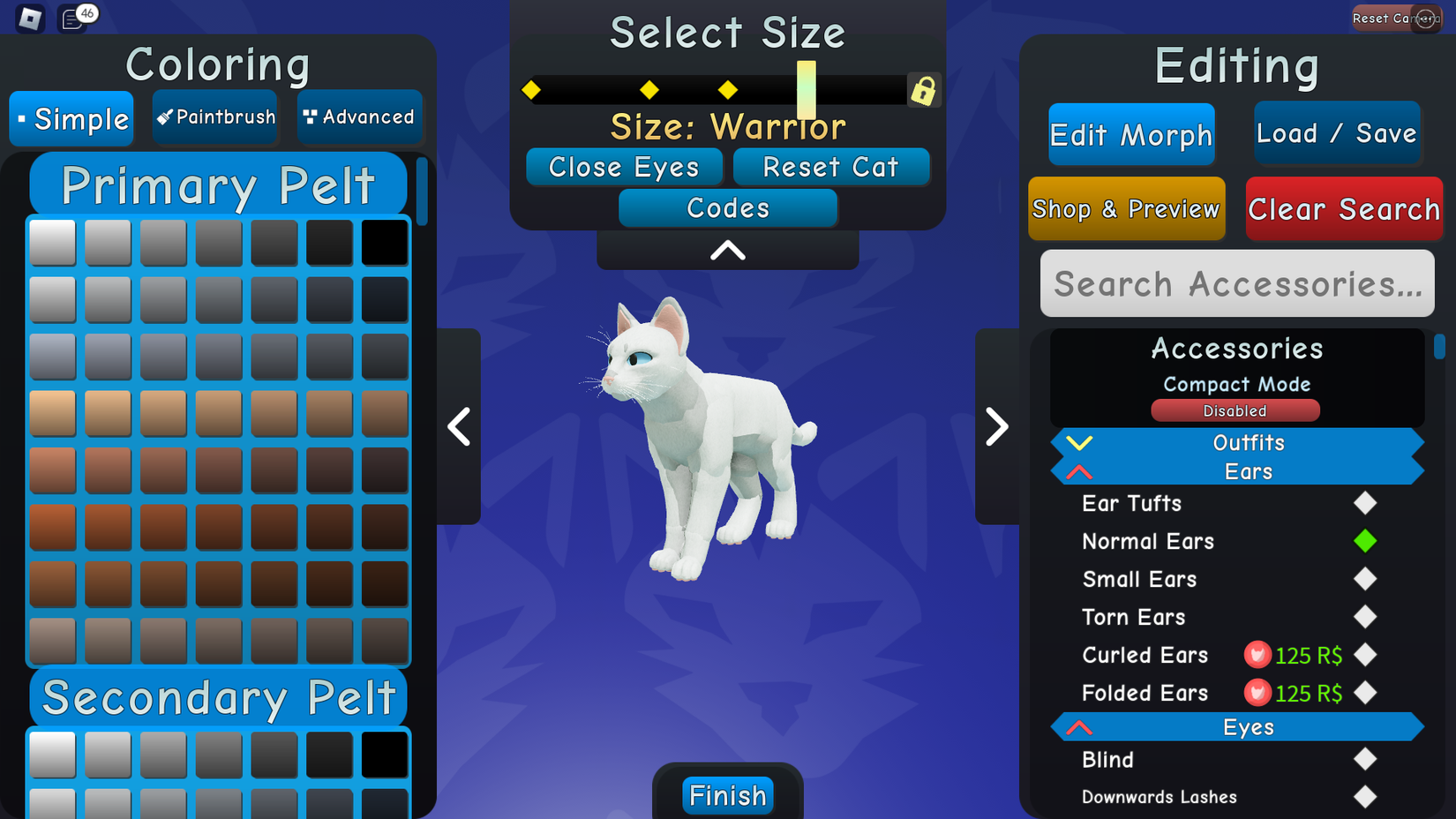
Task: Click the lock icon beside the size slider
Action: [923, 89]
